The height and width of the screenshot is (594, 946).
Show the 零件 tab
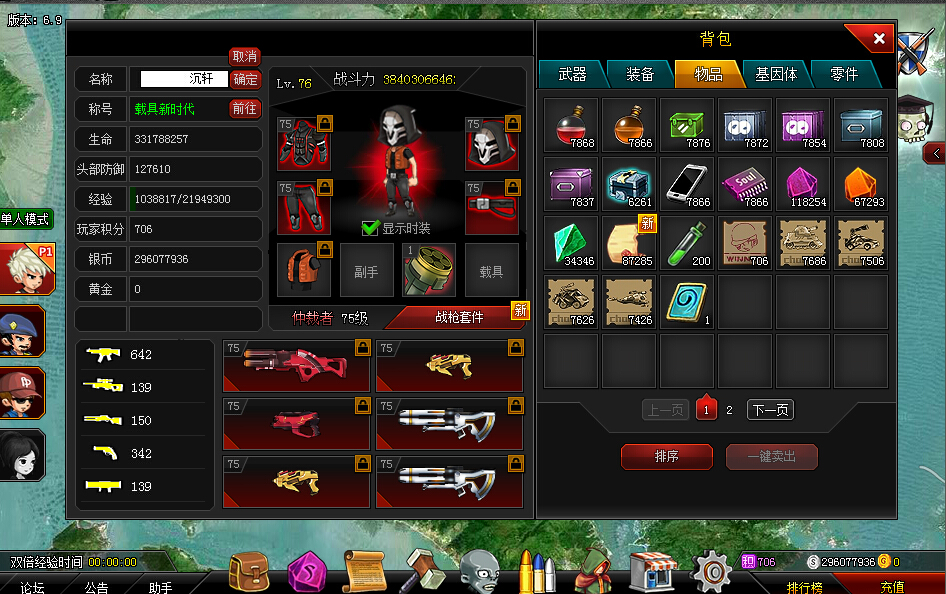(844, 74)
